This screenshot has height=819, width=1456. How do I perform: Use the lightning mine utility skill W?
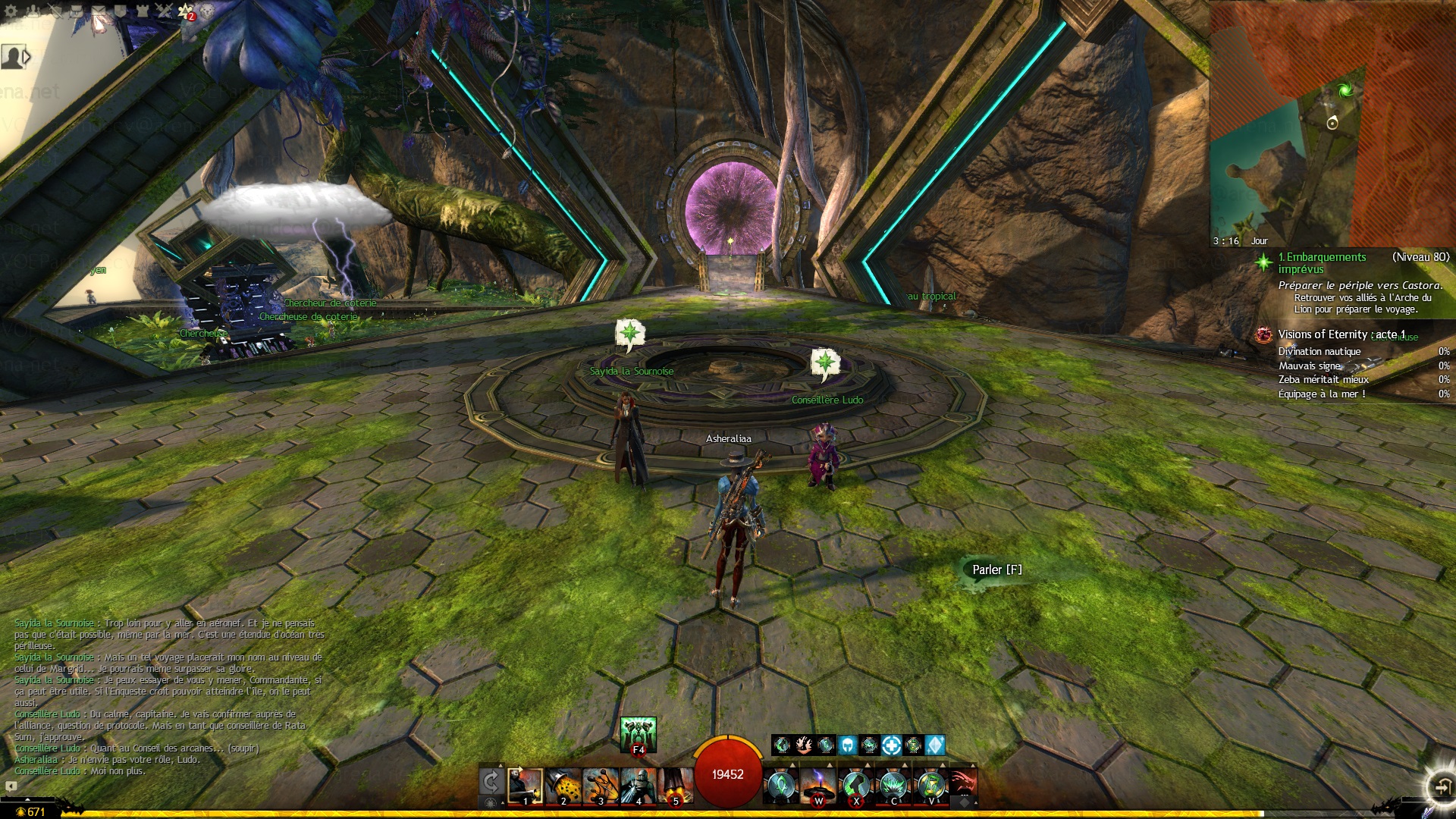(x=818, y=786)
